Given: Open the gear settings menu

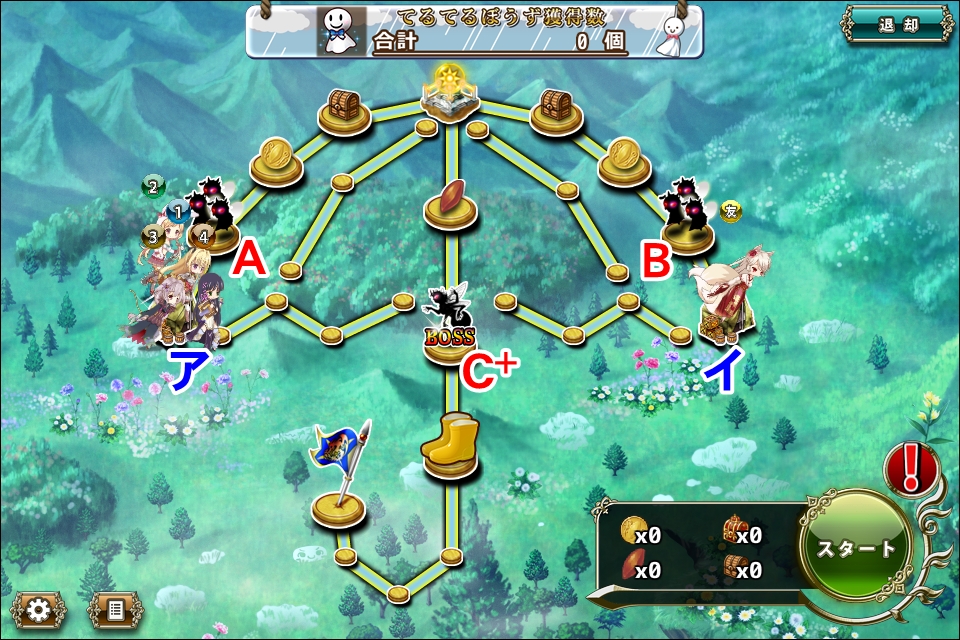Looking at the screenshot, I should point(39,608).
